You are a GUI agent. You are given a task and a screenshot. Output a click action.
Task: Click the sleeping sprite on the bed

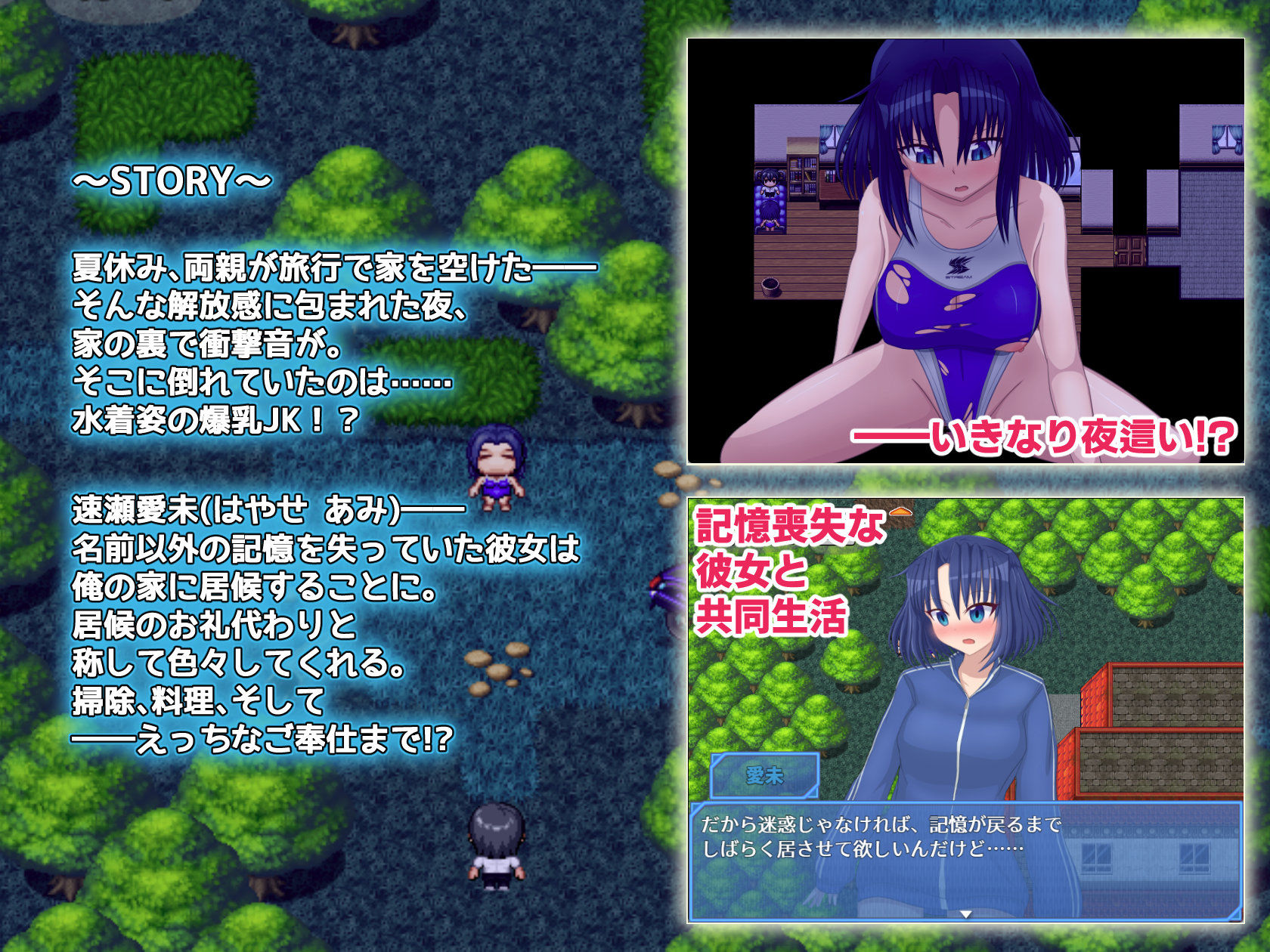770,215
